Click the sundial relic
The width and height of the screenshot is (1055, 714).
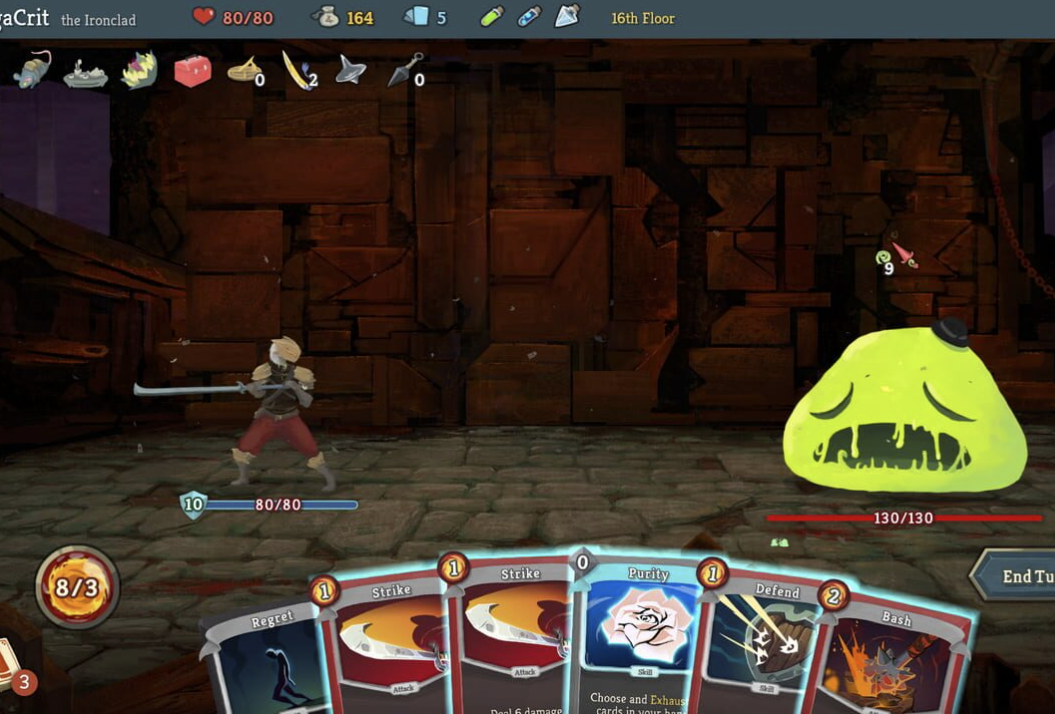coord(244,70)
